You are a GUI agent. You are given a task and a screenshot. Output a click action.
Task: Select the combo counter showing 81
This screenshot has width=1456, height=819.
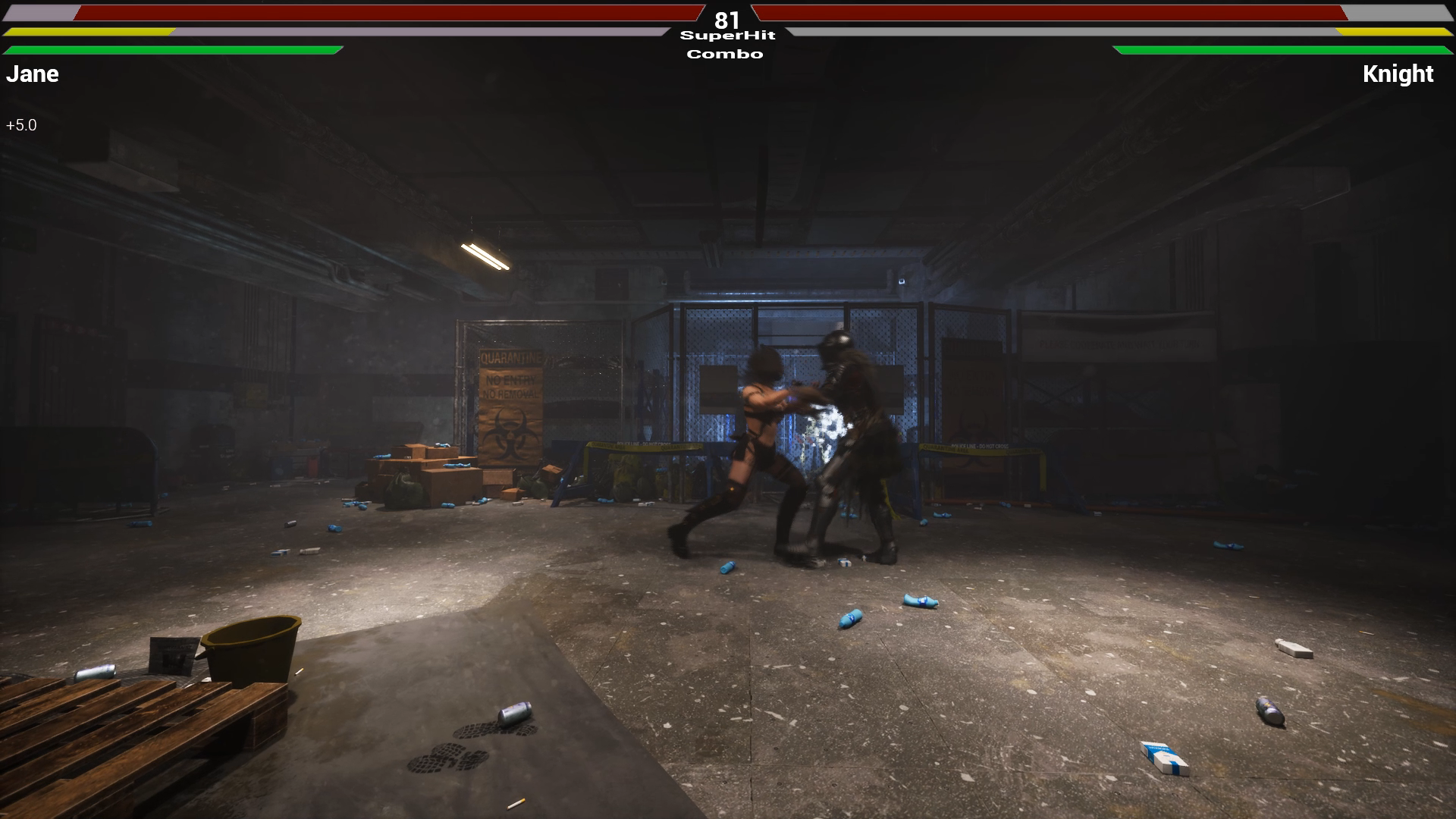pos(726,20)
